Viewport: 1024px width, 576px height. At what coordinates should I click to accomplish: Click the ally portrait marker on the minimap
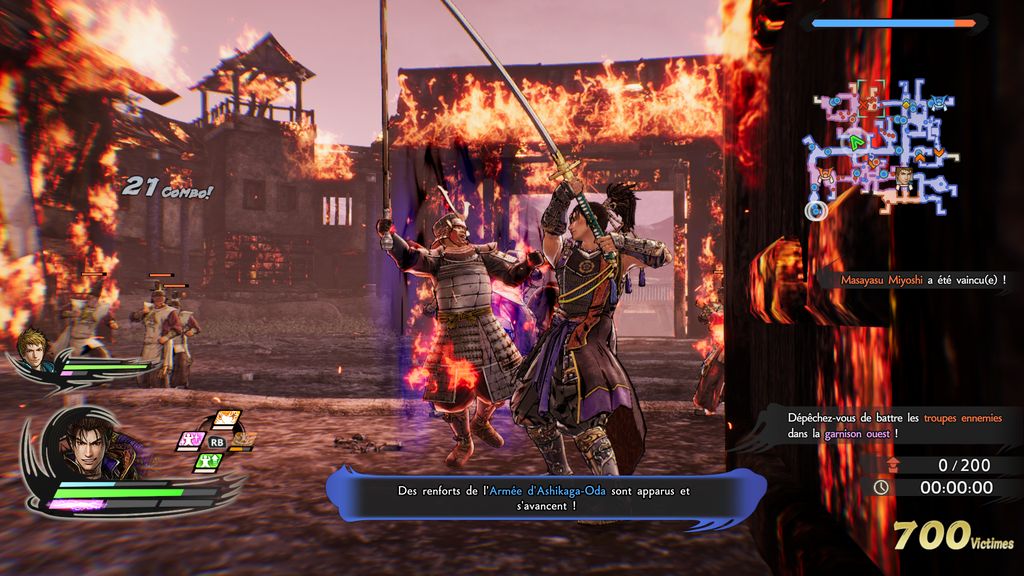(903, 176)
